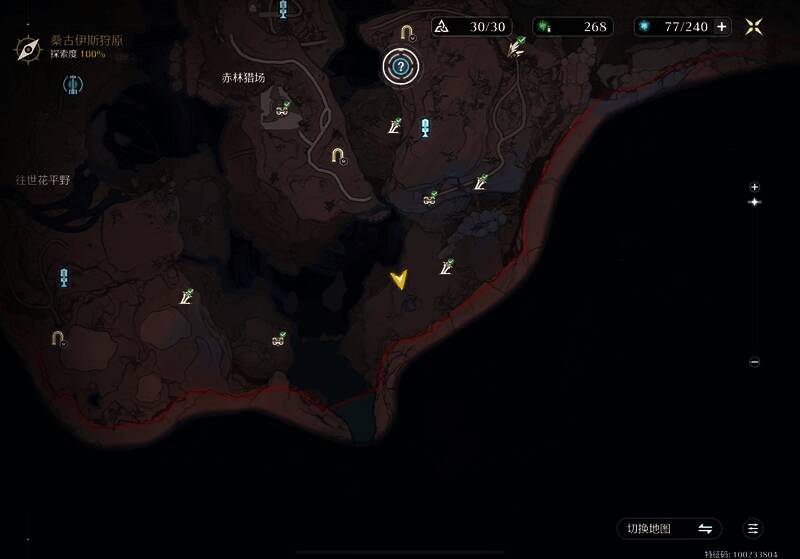The image size is (800, 559).
Task: Click the compass icon beside 桑古伊斯狩原
Action: pyautogui.click(x=27, y=46)
